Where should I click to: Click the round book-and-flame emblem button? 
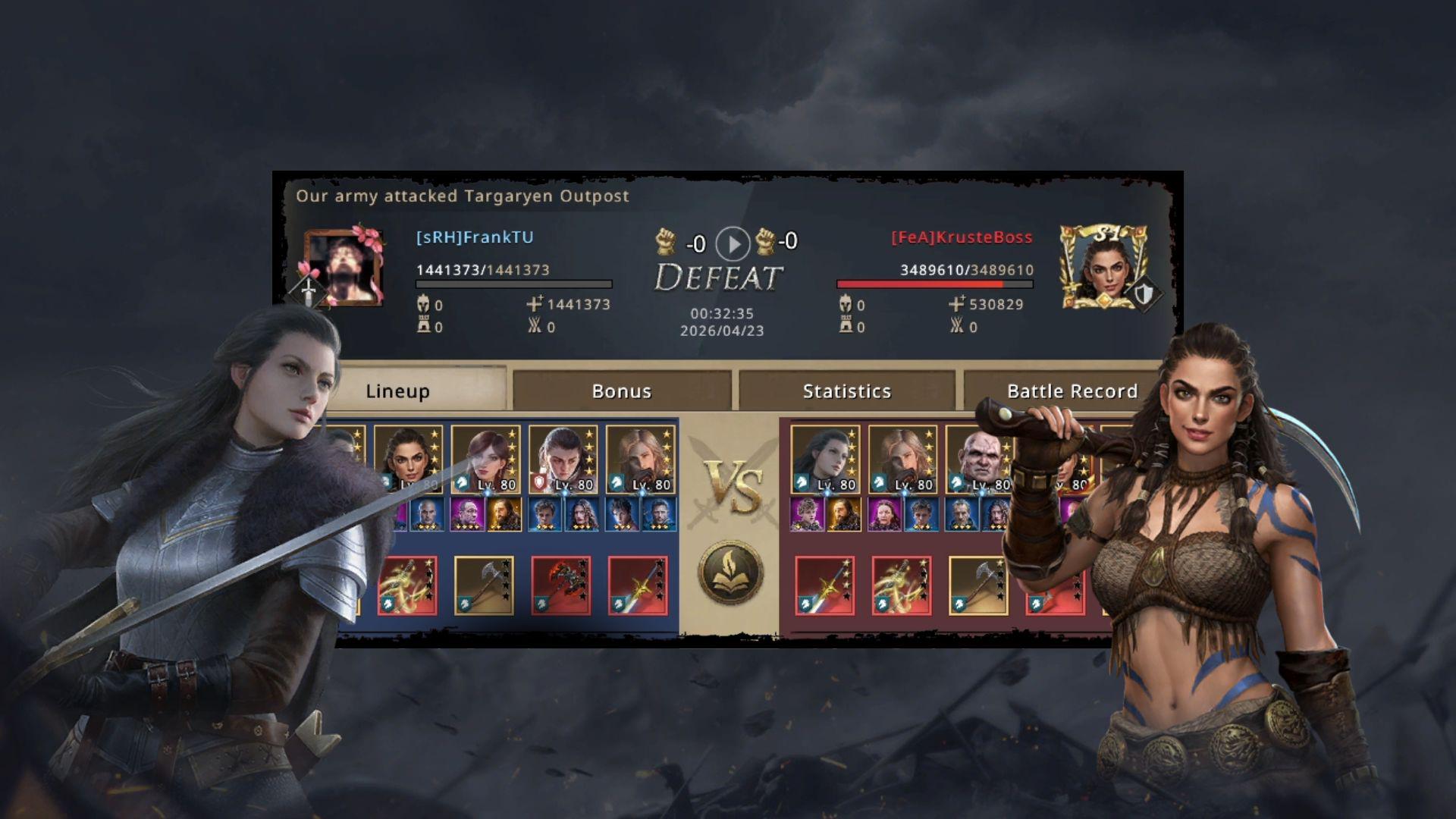click(732, 572)
